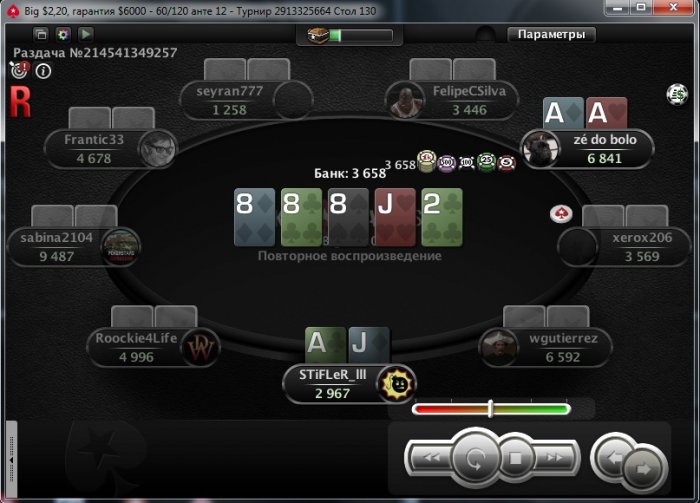
Task: Click the green play icon in top toolbar
Action: [x=86, y=34]
